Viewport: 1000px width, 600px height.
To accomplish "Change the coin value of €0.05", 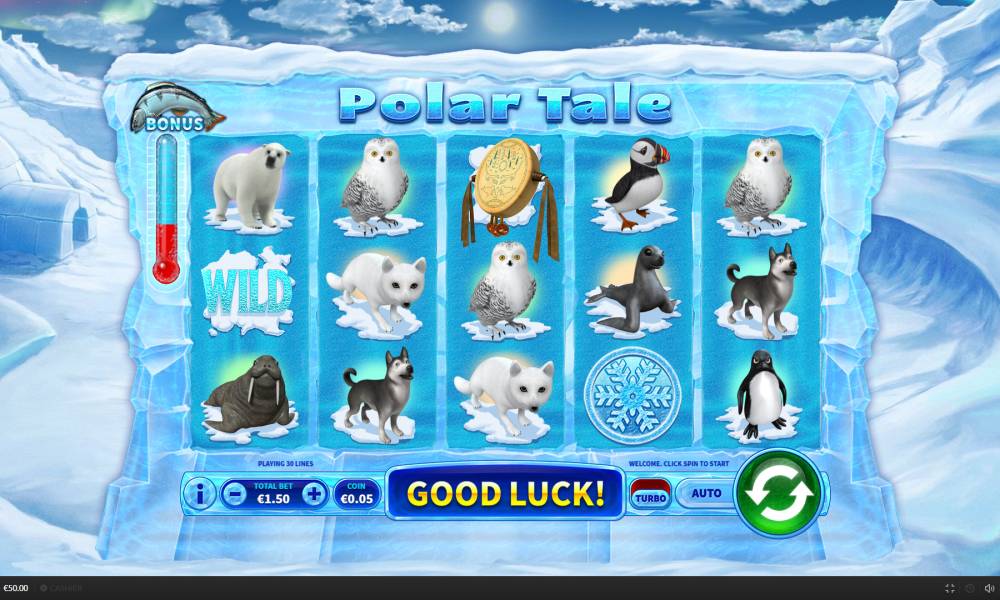I will pyautogui.click(x=357, y=493).
